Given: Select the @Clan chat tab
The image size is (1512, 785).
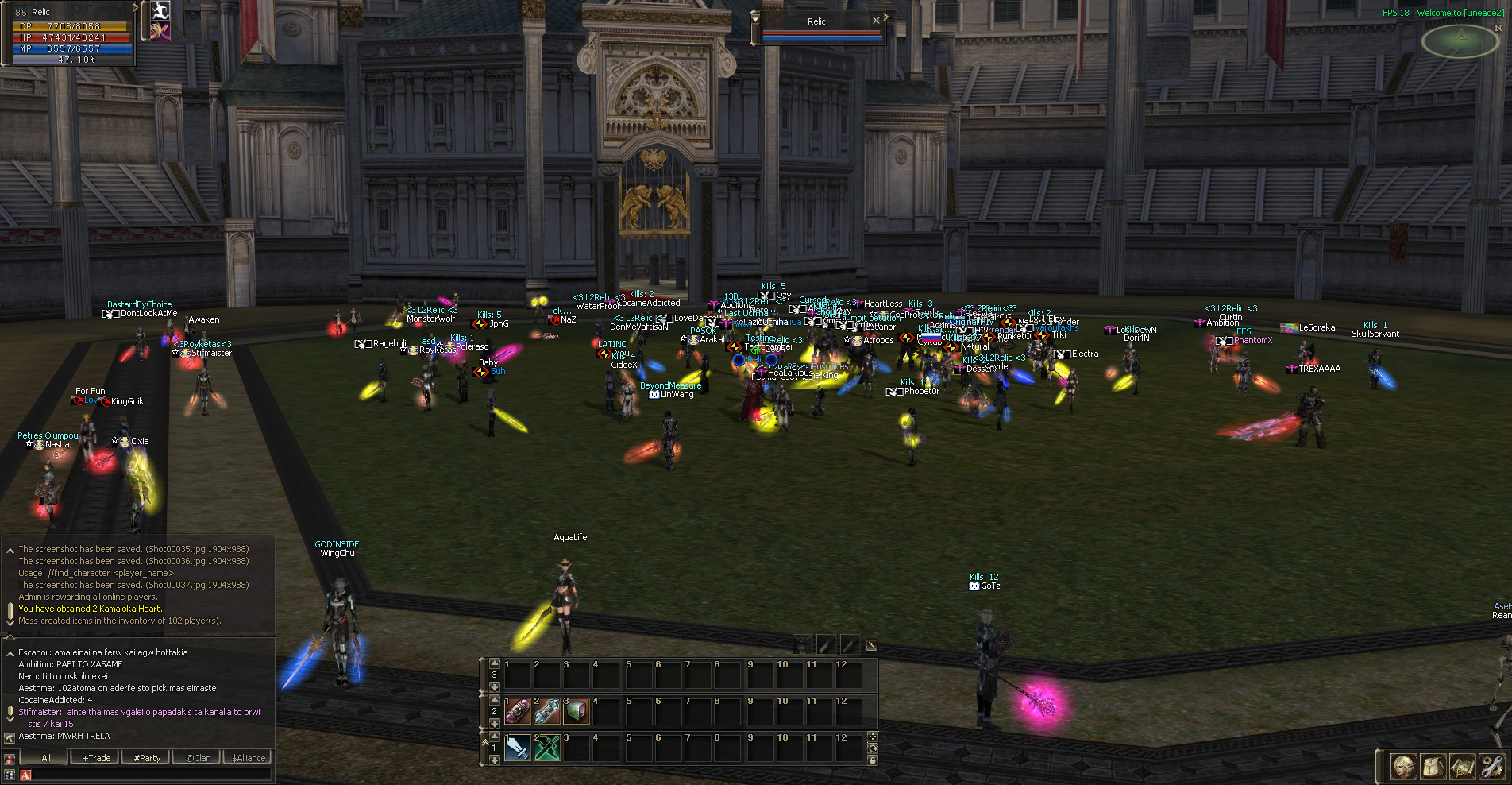Looking at the screenshot, I should tap(199, 758).
